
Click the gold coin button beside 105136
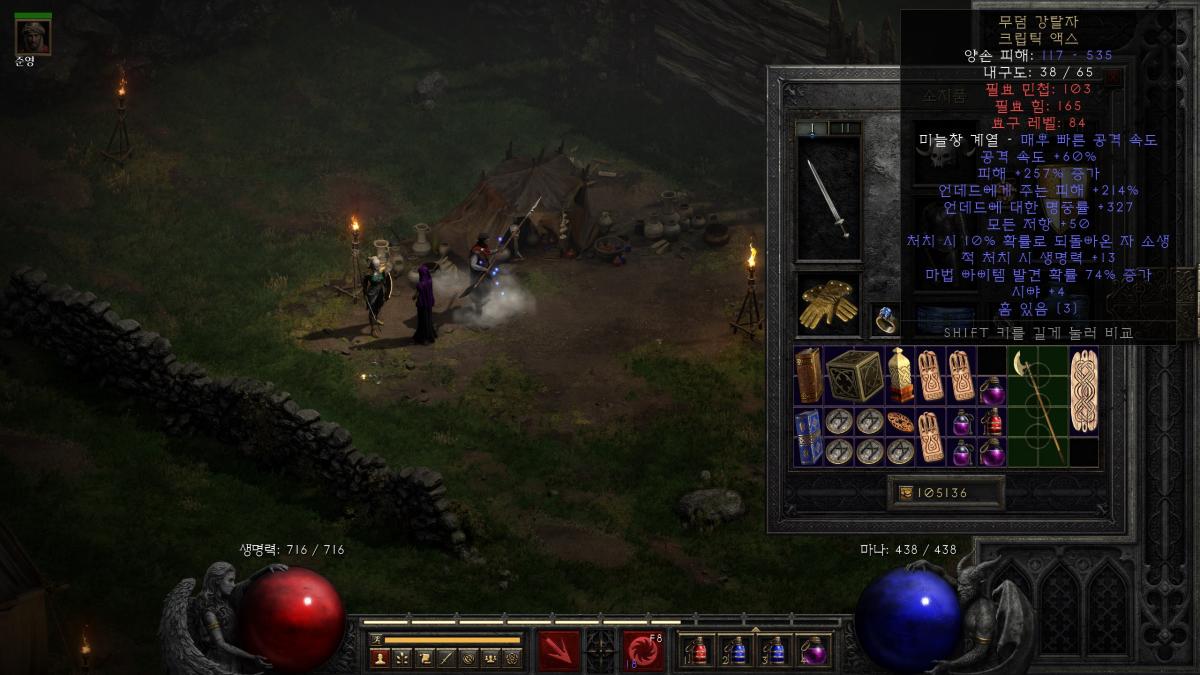point(906,492)
